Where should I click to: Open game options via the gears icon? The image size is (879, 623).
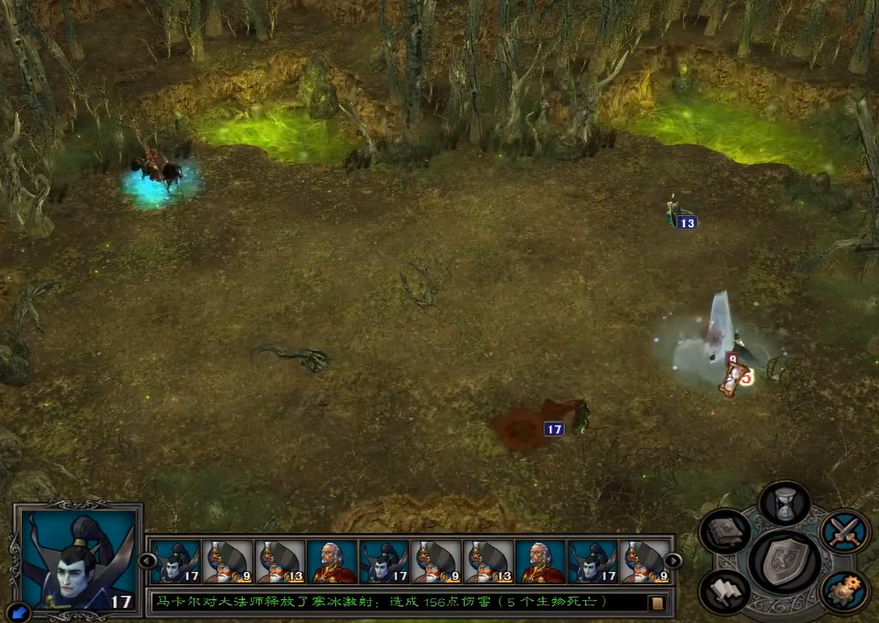[x=844, y=590]
